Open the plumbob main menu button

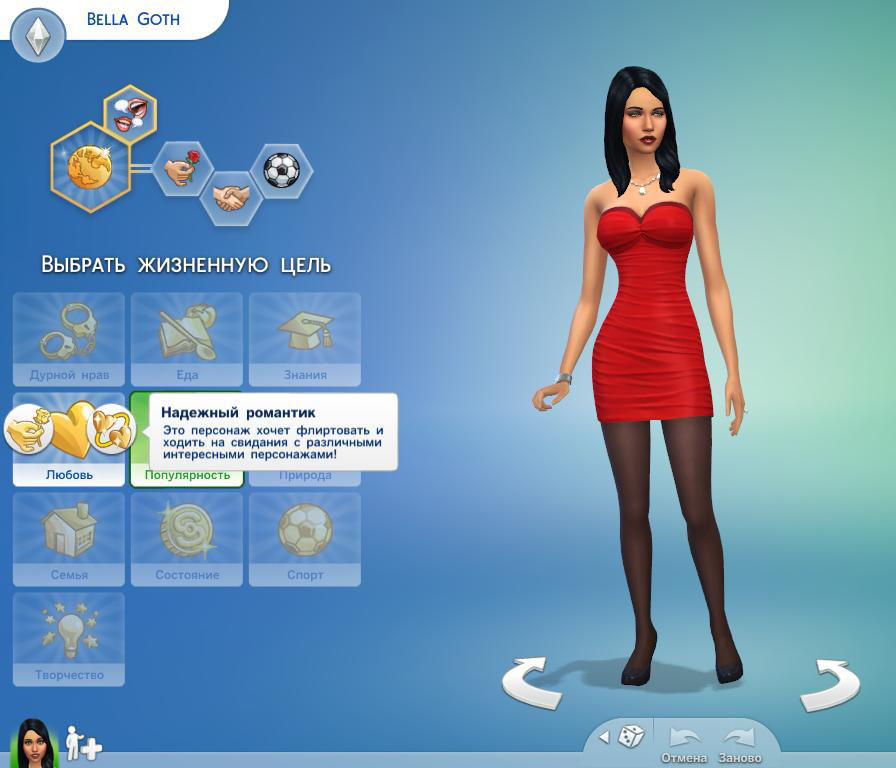click(x=38, y=37)
